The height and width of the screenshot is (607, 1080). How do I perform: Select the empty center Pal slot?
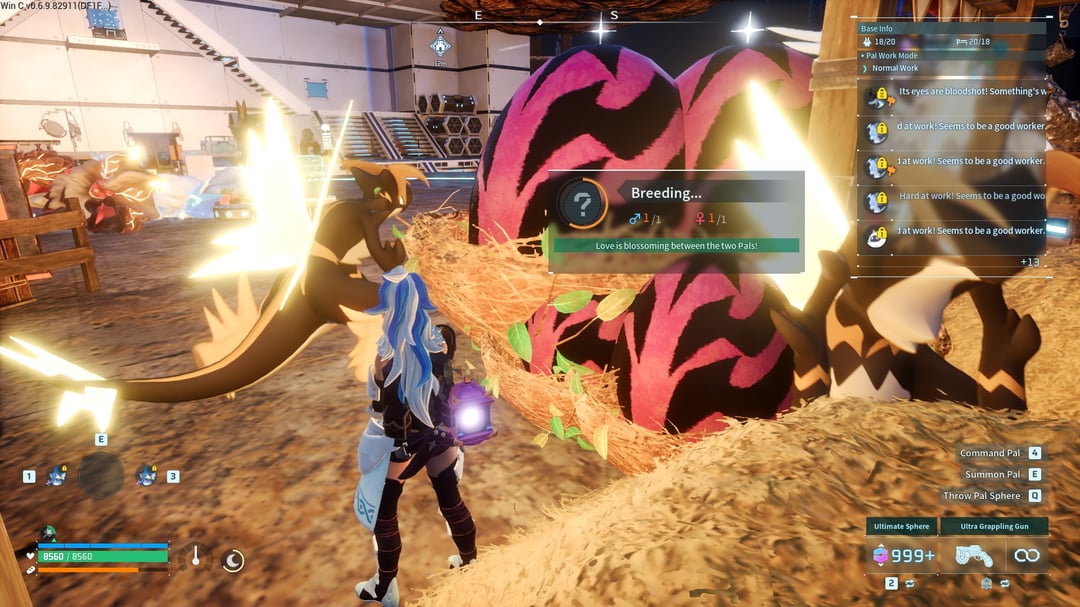pos(101,475)
